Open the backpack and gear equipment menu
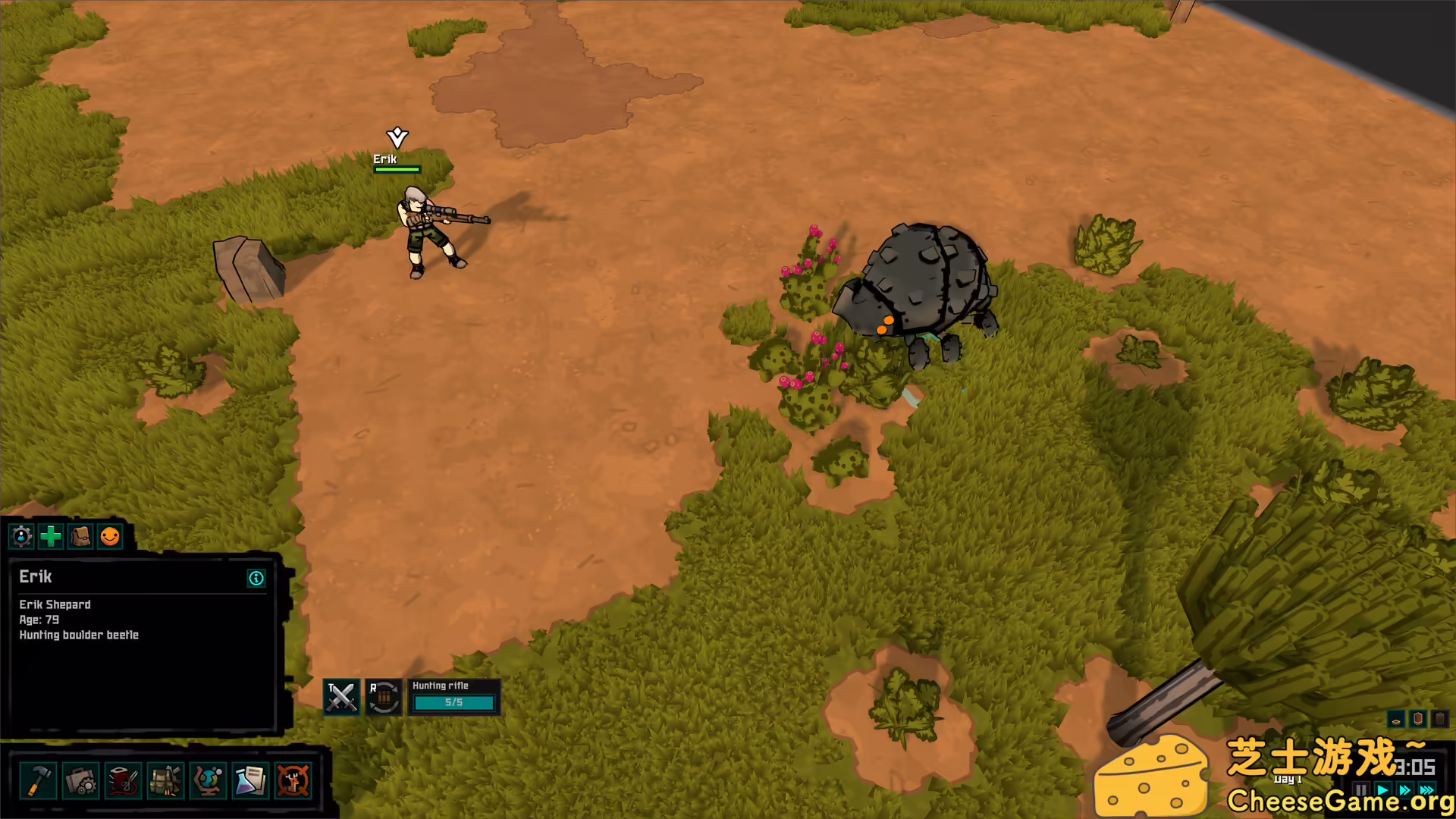The width and height of the screenshot is (1456, 819). tap(165, 780)
